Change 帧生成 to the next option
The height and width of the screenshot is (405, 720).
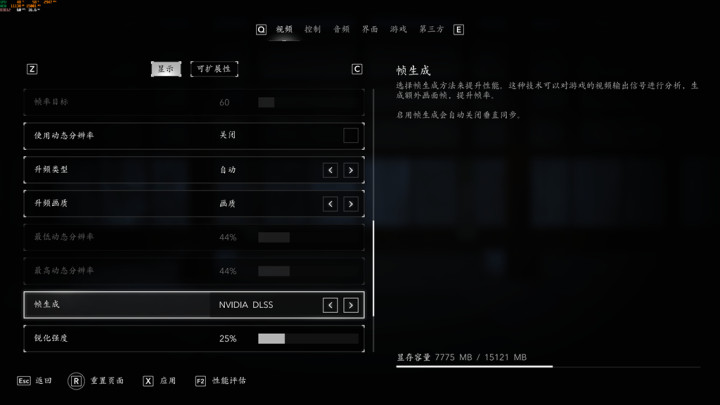pyautogui.click(x=350, y=305)
